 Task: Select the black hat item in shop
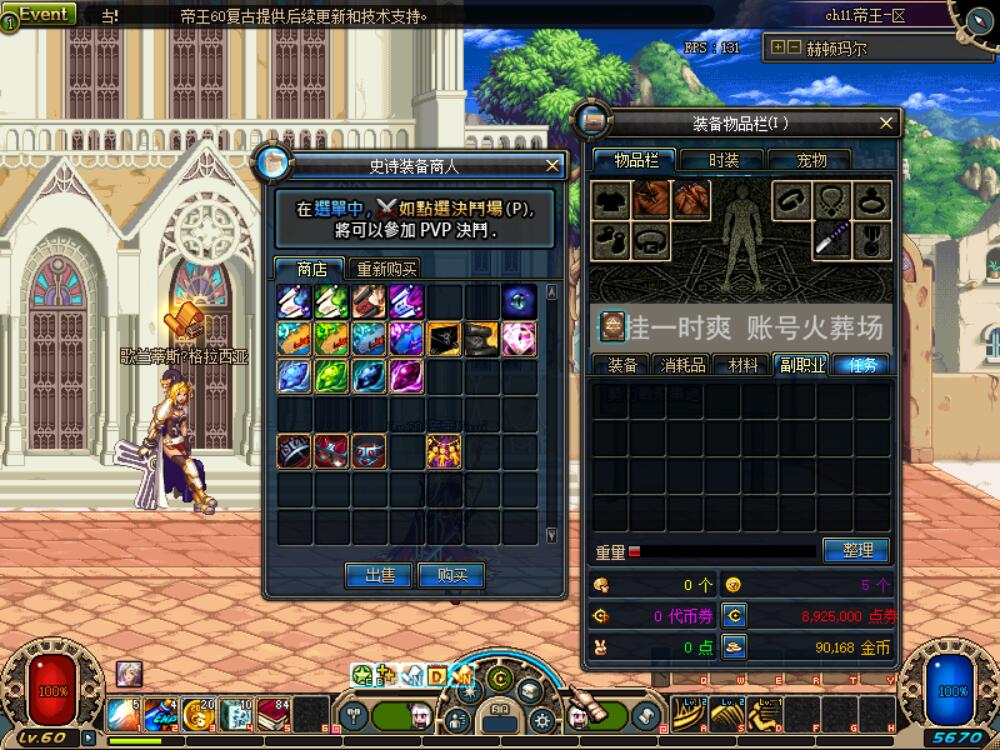click(481, 339)
